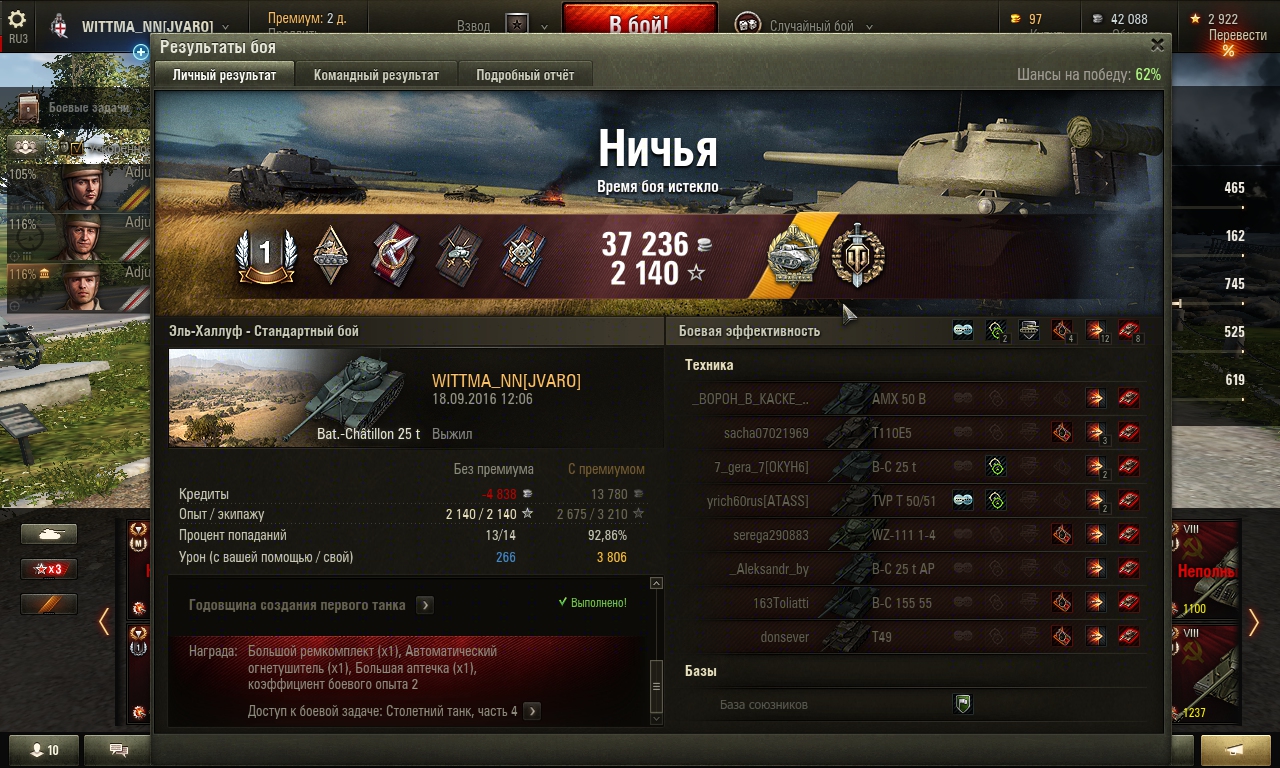Open the Боевые задачи missions panel
The width and height of the screenshot is (1280, 768).
85,108
